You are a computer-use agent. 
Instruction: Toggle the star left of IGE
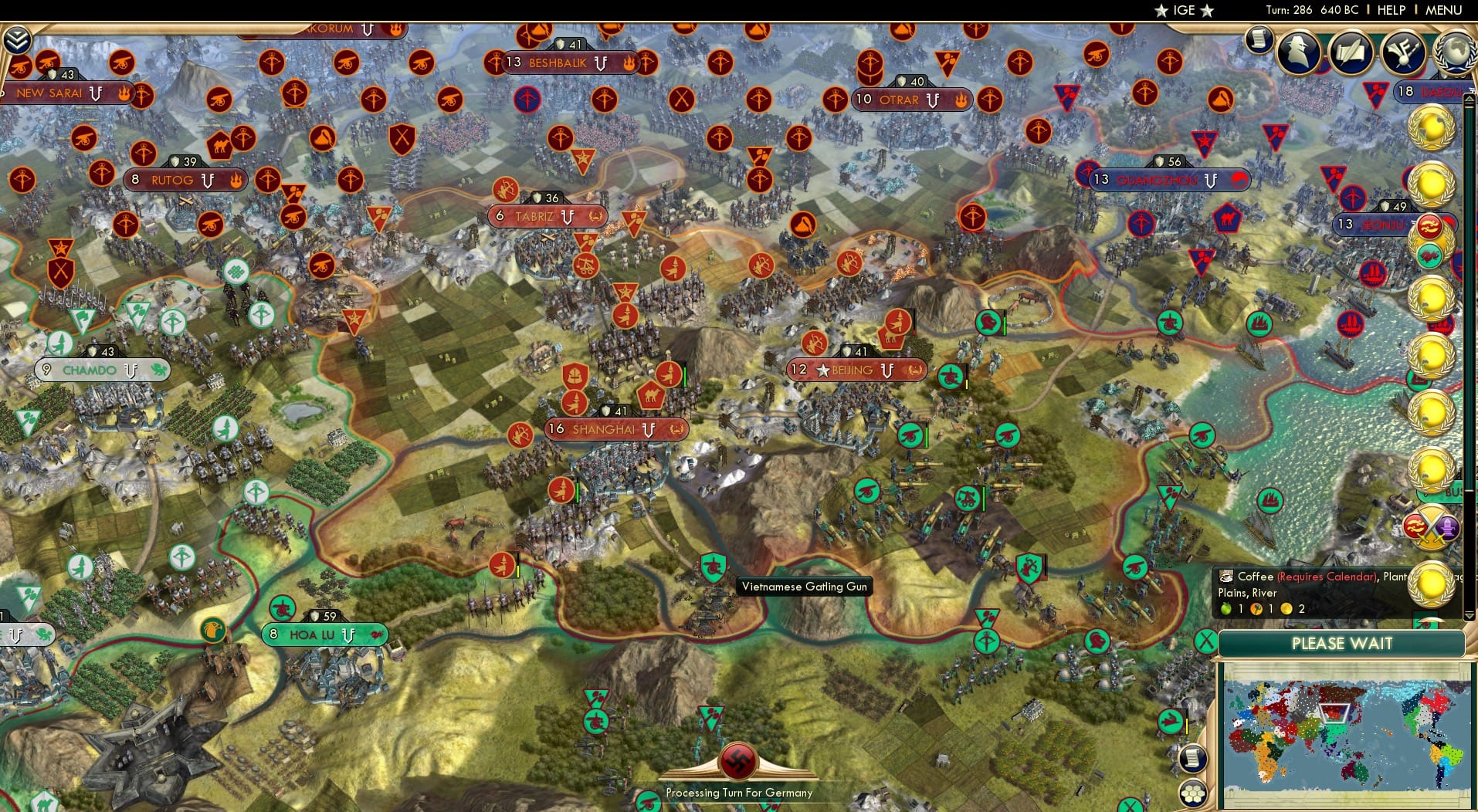1161,10
